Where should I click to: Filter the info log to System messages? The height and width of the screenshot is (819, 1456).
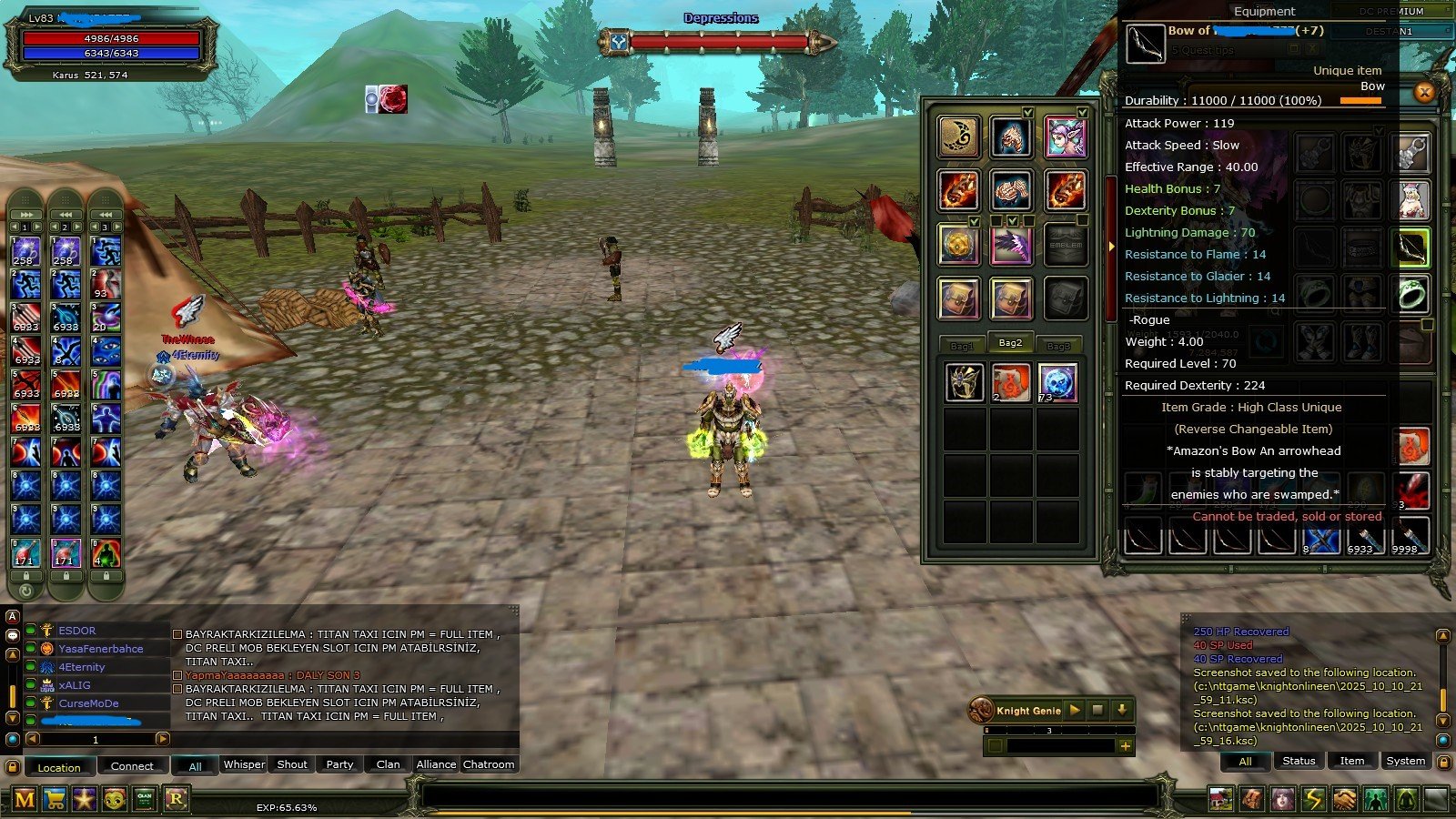pos(1405,761)
